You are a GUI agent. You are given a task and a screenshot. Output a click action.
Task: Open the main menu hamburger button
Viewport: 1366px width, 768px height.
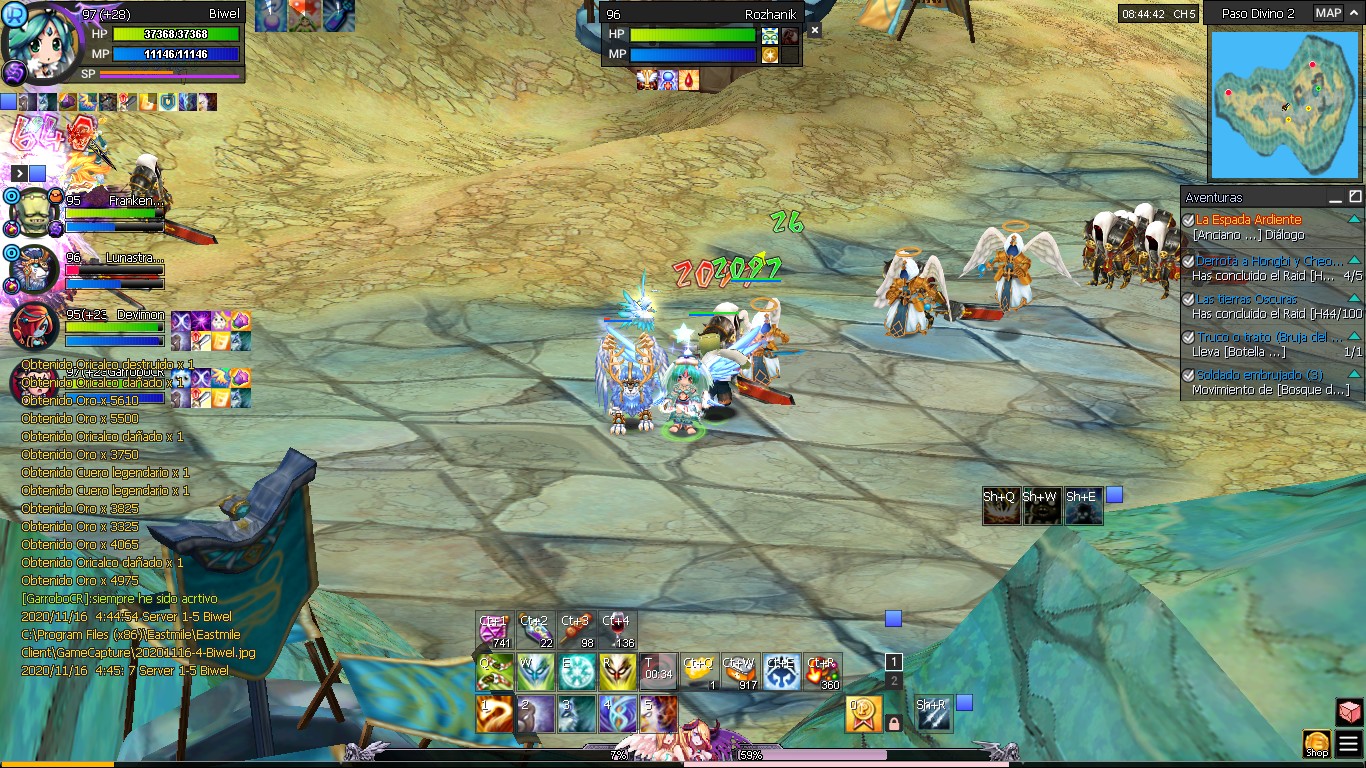point(1348,743)
